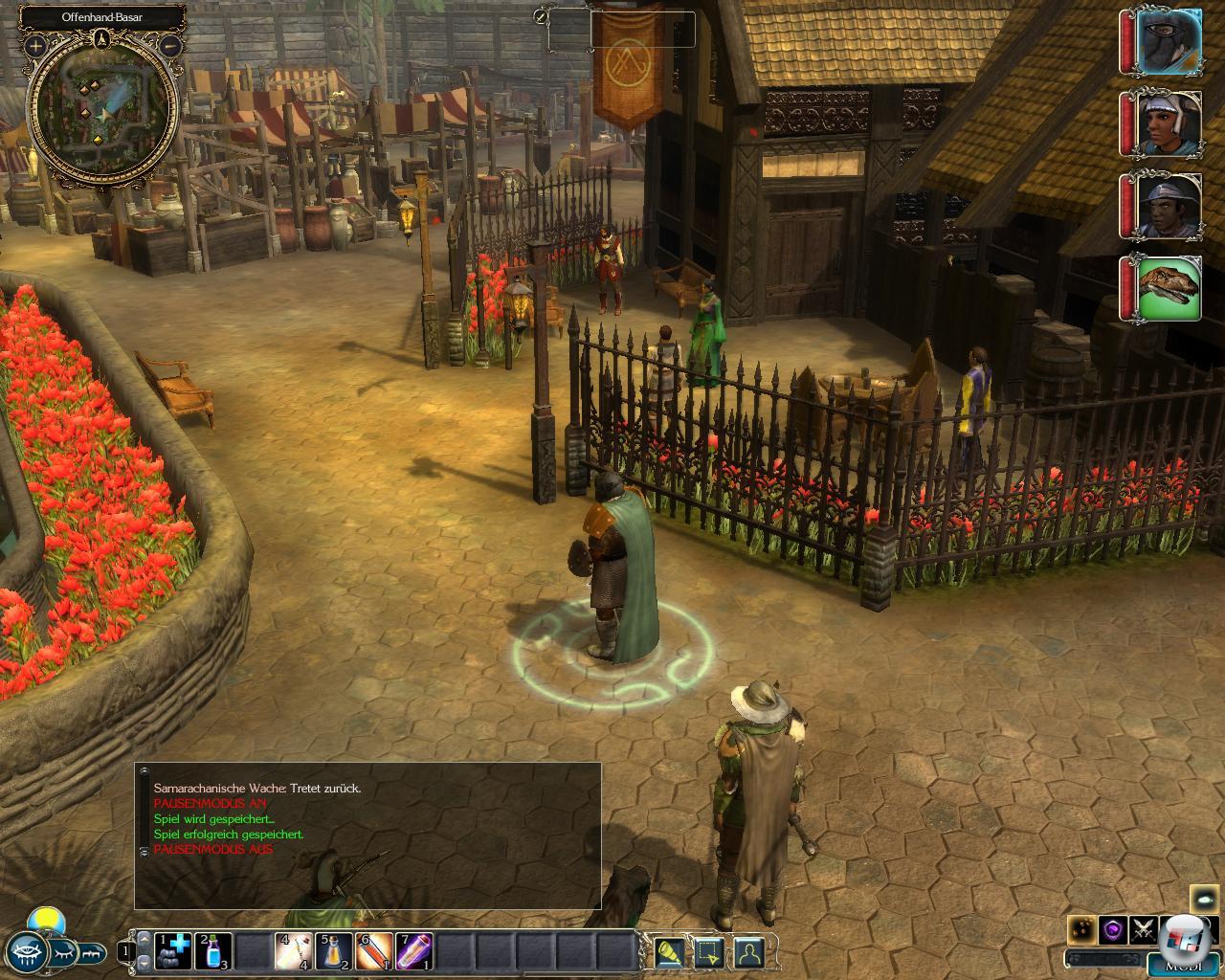
Task: Toggle the purple shield defensive mode
Action: coord(1112,929)
